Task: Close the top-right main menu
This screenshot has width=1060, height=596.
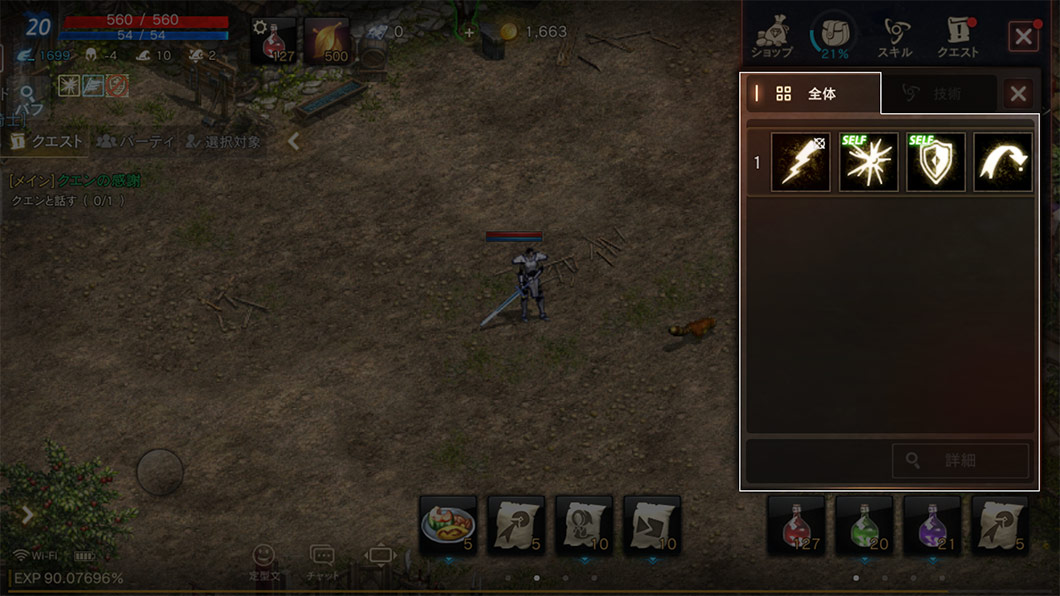Action: (1023, 37)
